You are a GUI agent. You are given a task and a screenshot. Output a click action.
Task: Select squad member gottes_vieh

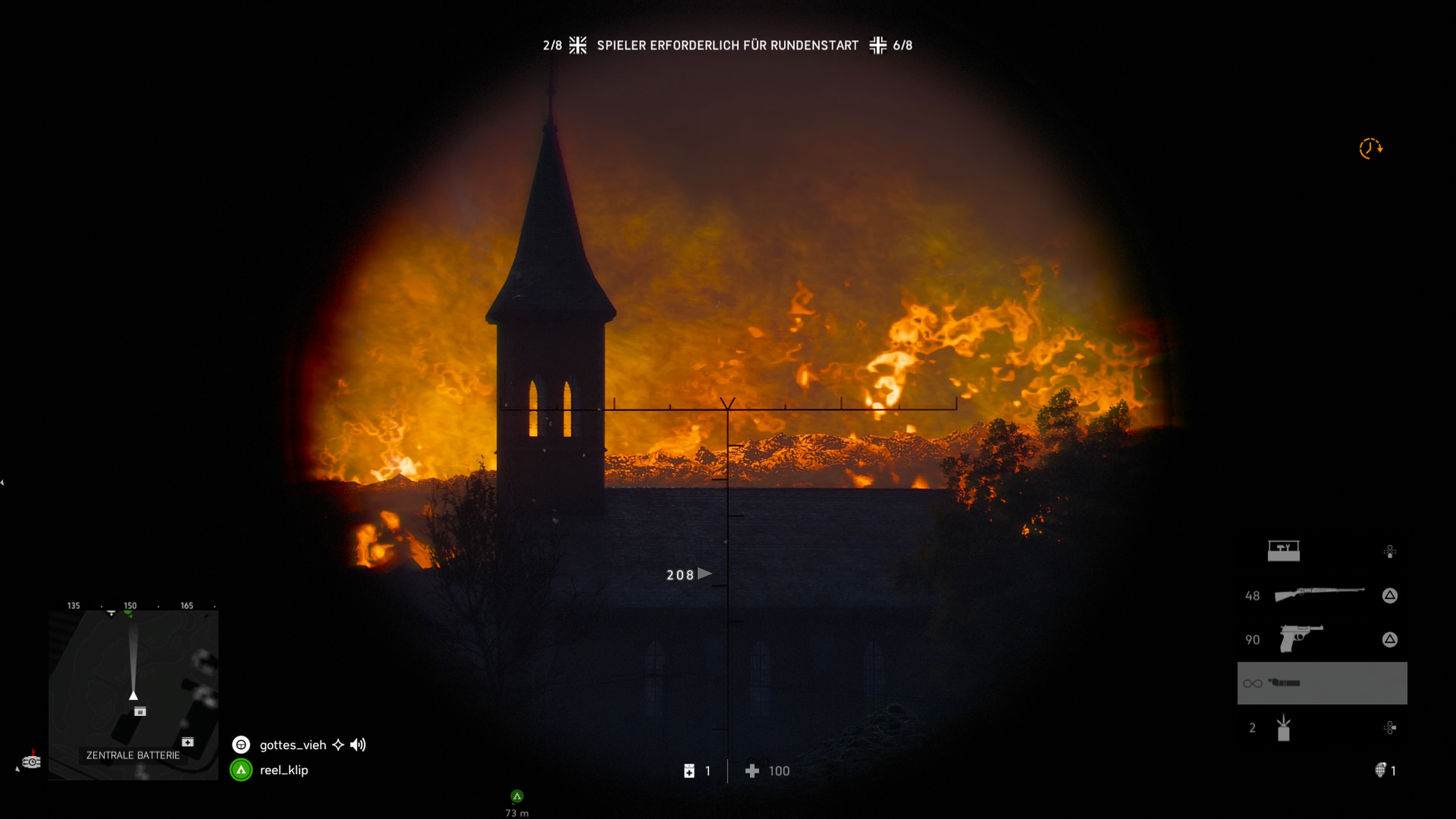293,745
